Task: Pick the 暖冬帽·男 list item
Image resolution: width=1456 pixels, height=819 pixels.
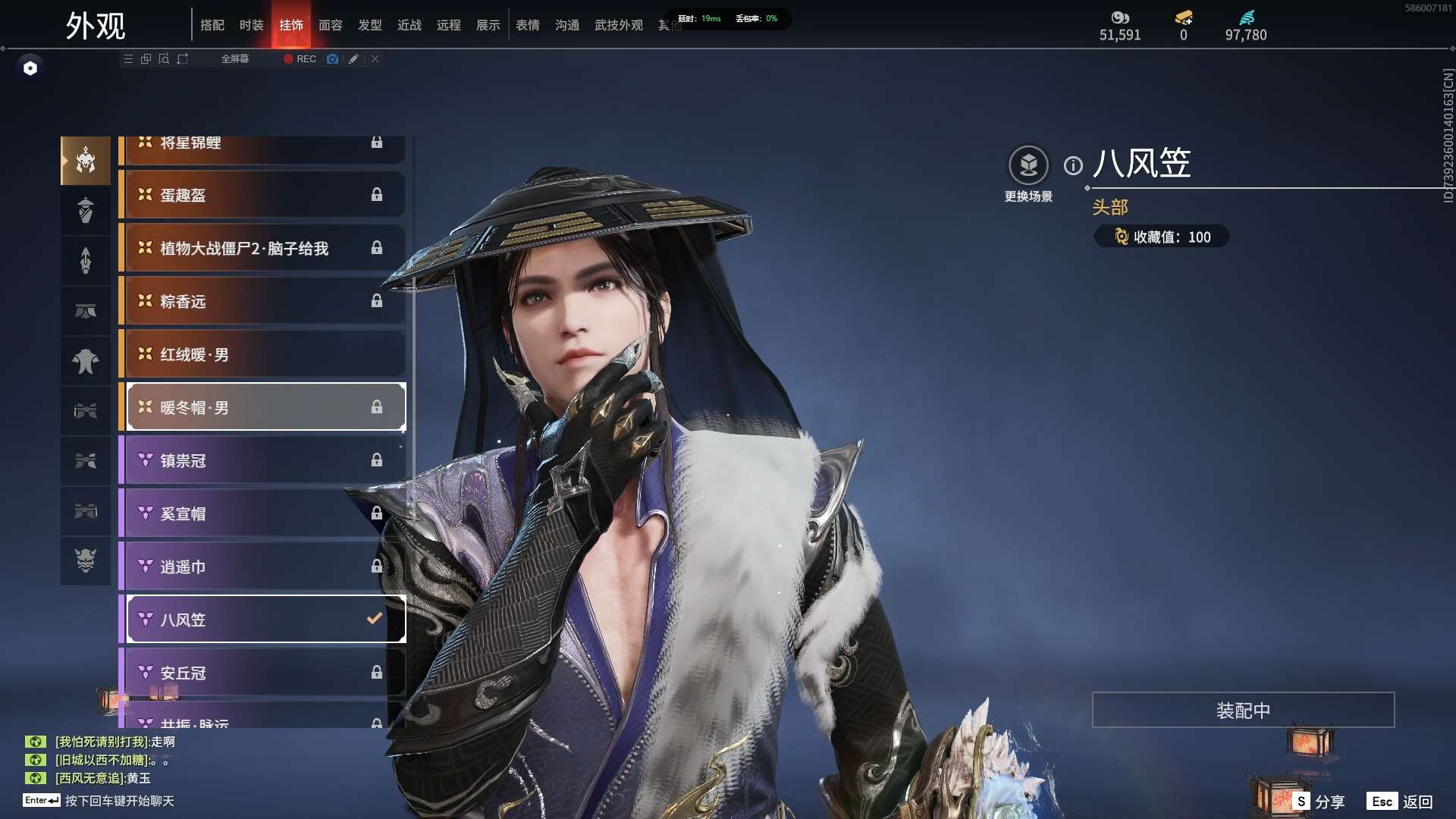Action: [x=262, y=407]
